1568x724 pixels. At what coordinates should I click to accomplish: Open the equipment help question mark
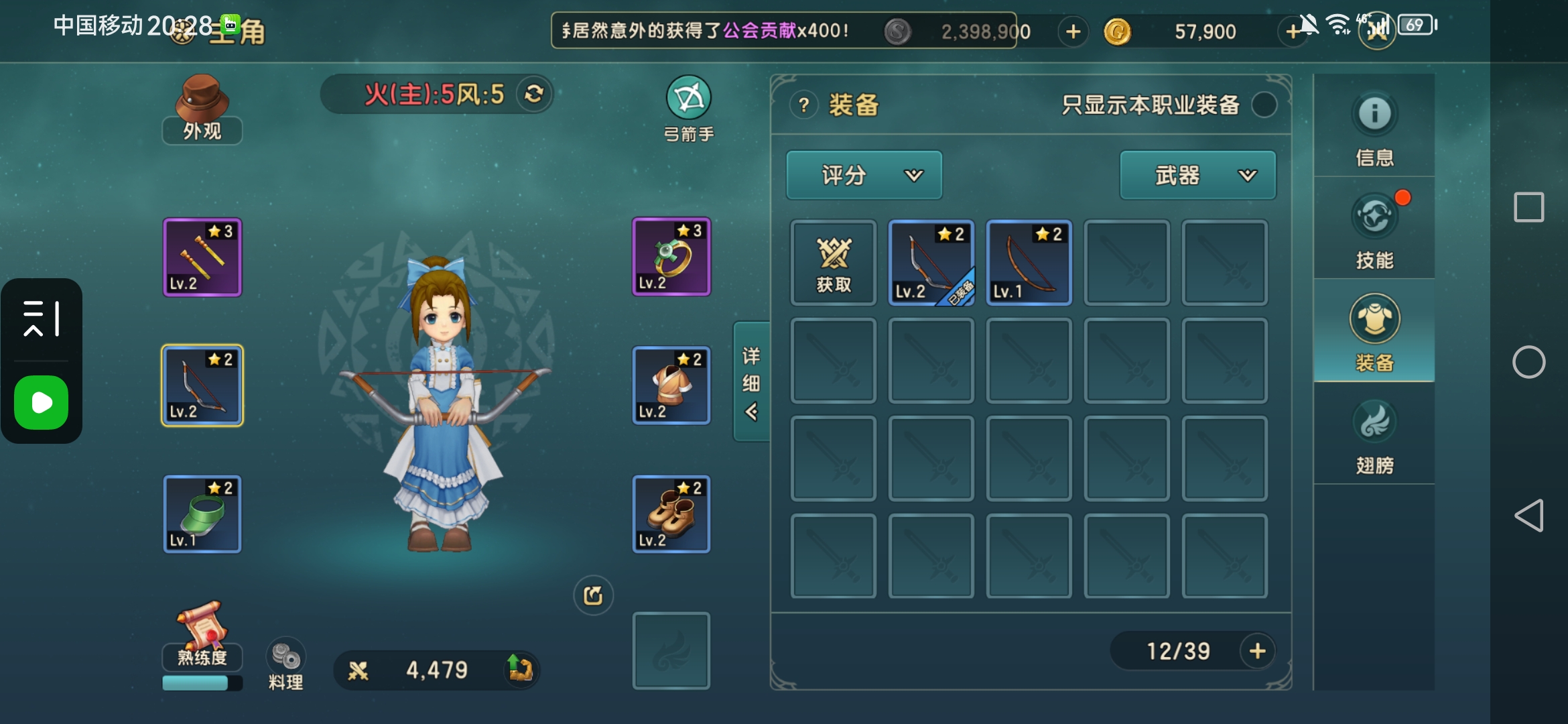803,105
